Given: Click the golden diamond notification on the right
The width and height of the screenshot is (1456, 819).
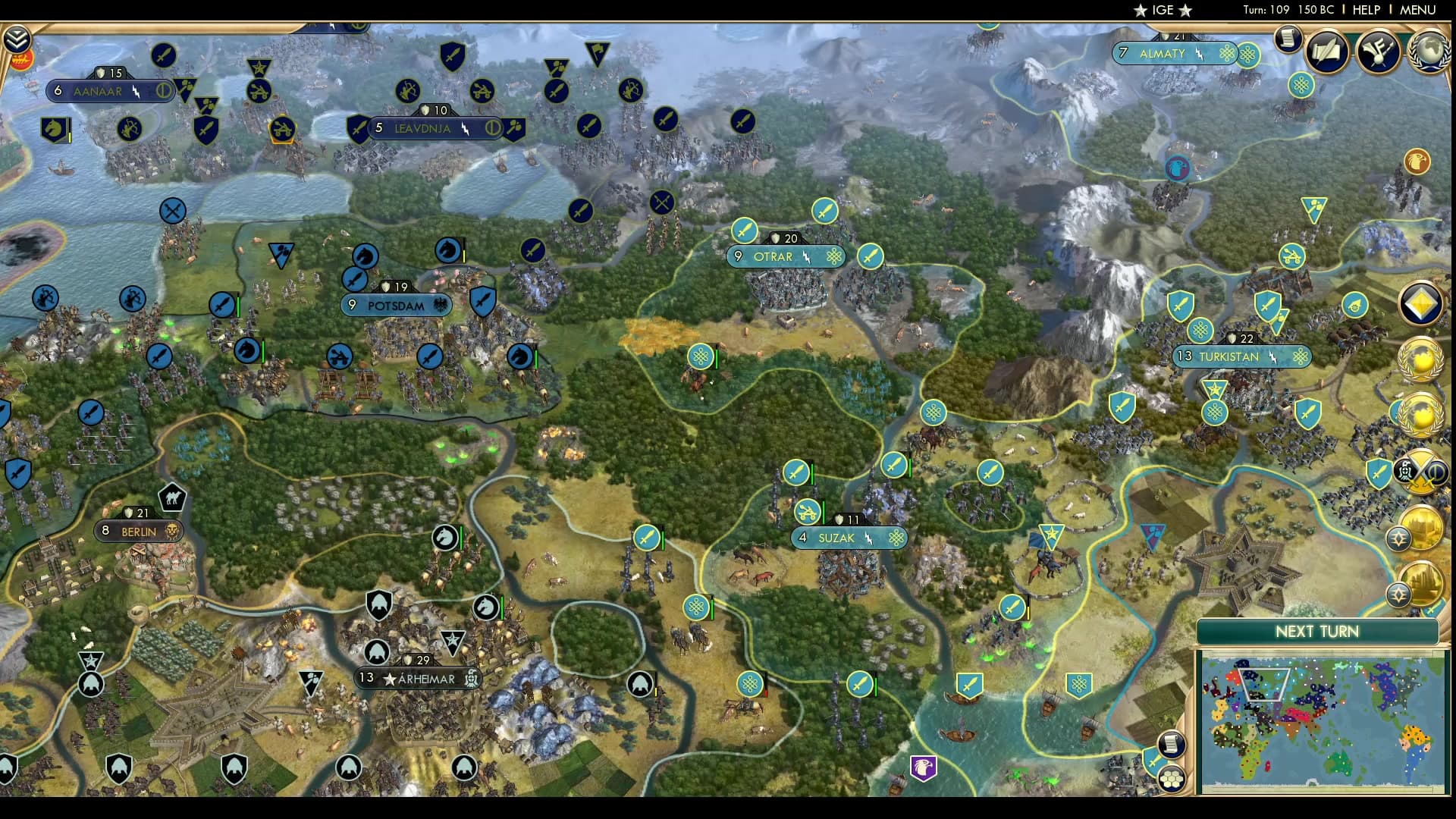Looking at the screenshot, I should pyautogui.click(x=1421, y=303).
